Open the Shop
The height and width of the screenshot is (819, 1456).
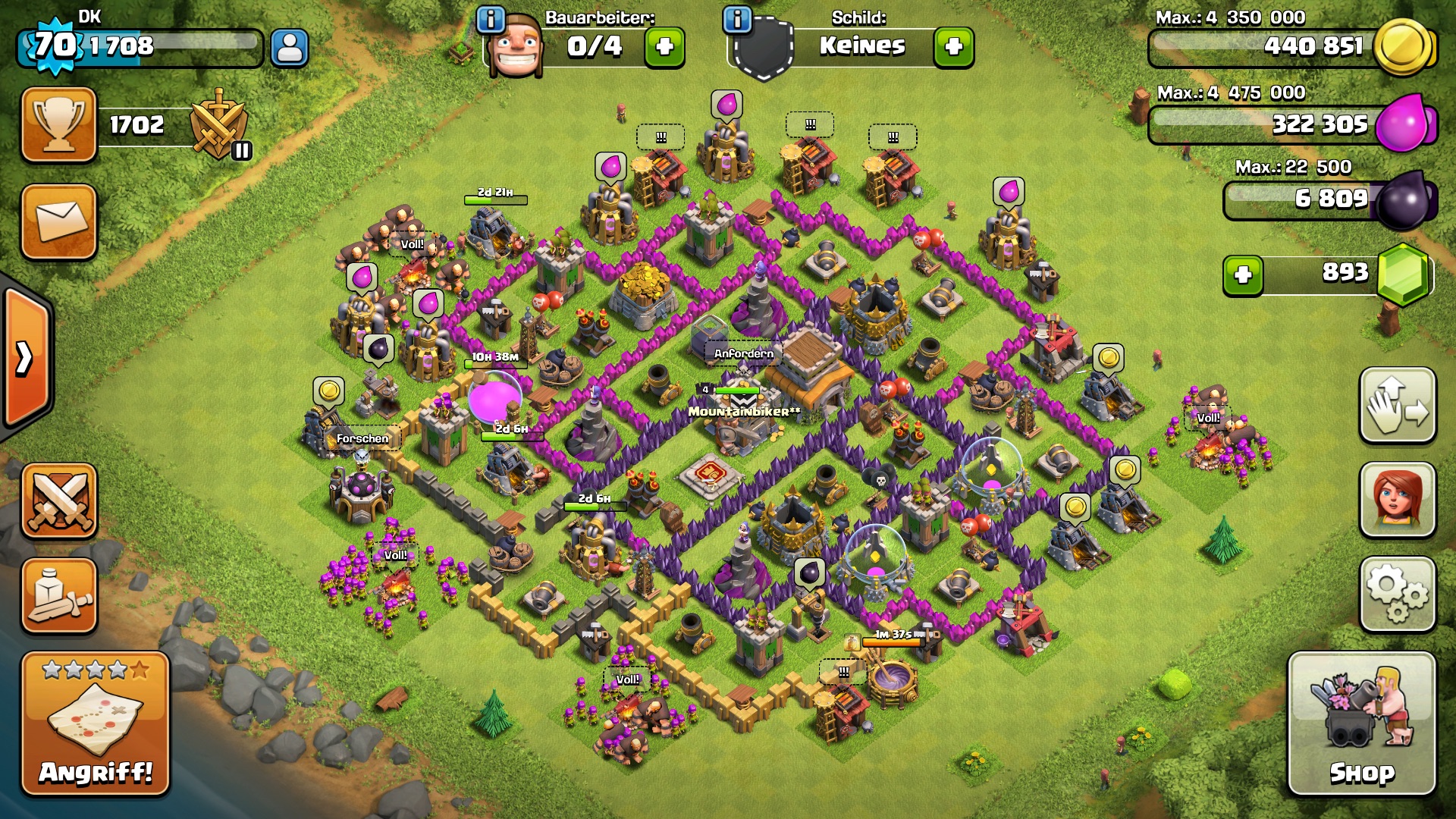pyautogui.click(x=1361, y=724)
